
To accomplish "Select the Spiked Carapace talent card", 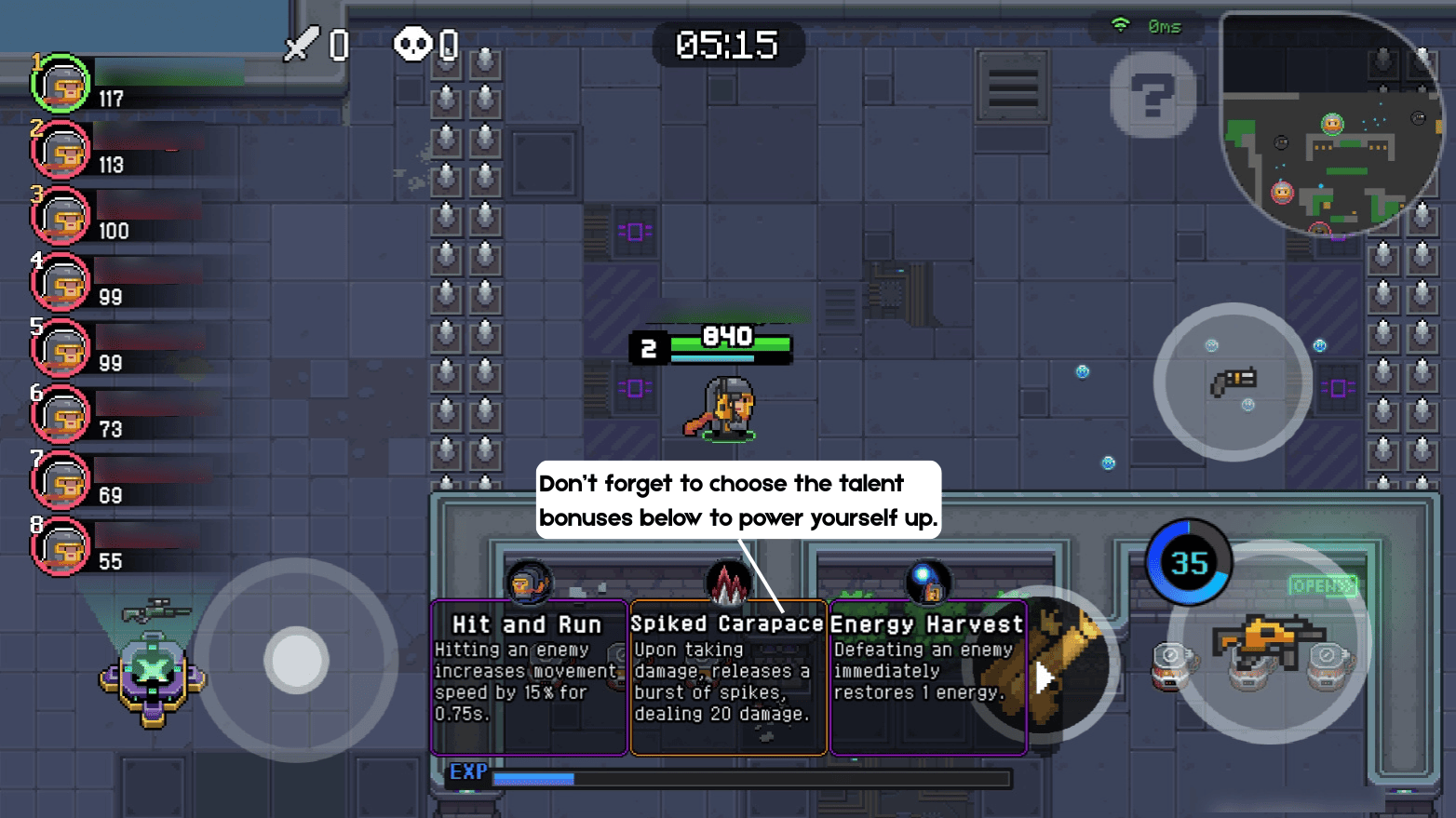I will pyautogui.click(x=728, y=677).
